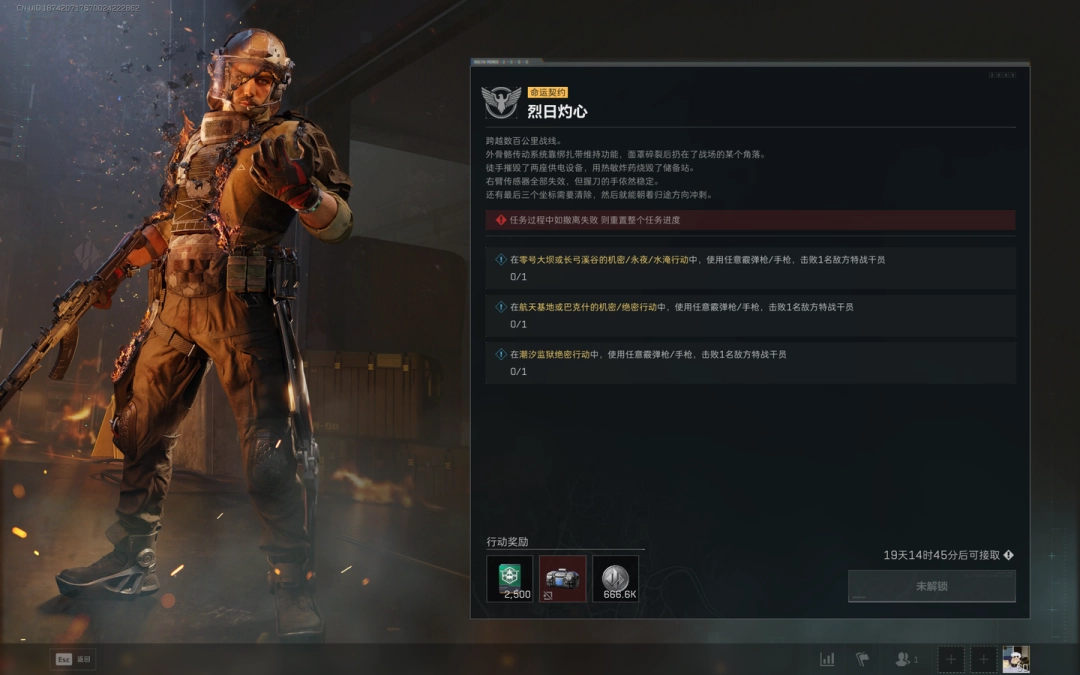The image size is (1080, 675).
Task: Select the 666.6K silver coin reward
Action: [615, 578]
